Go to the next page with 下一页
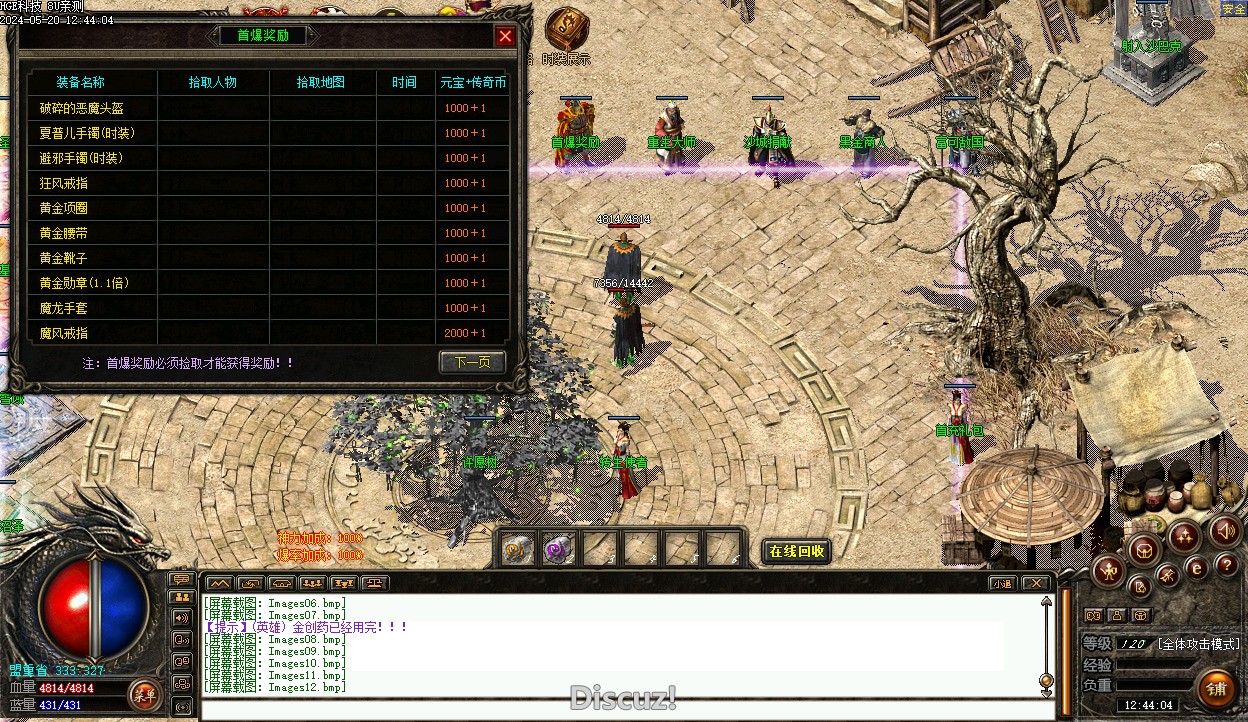 pos(472,362)
